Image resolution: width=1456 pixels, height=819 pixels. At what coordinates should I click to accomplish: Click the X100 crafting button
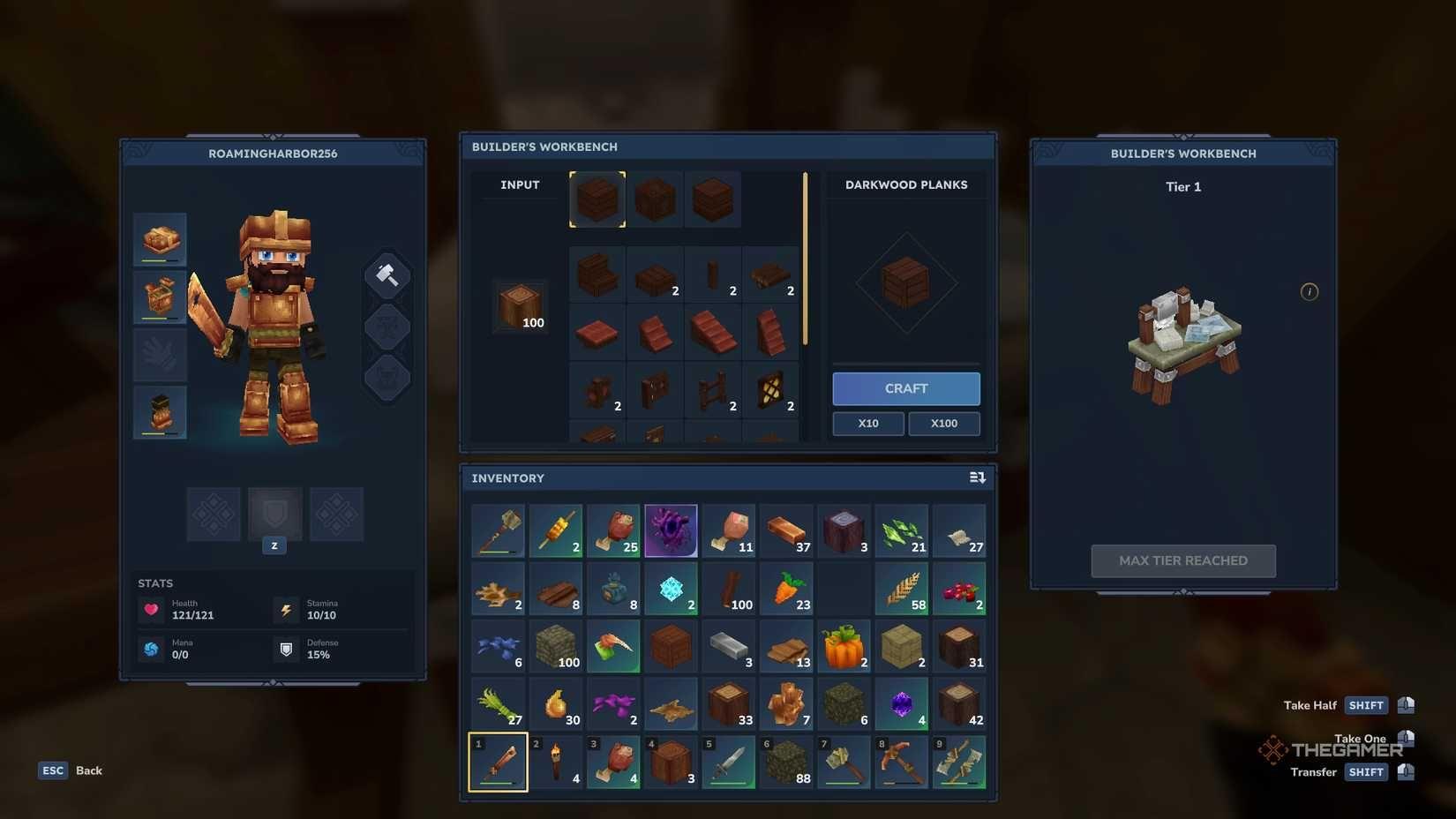[943, 424]
